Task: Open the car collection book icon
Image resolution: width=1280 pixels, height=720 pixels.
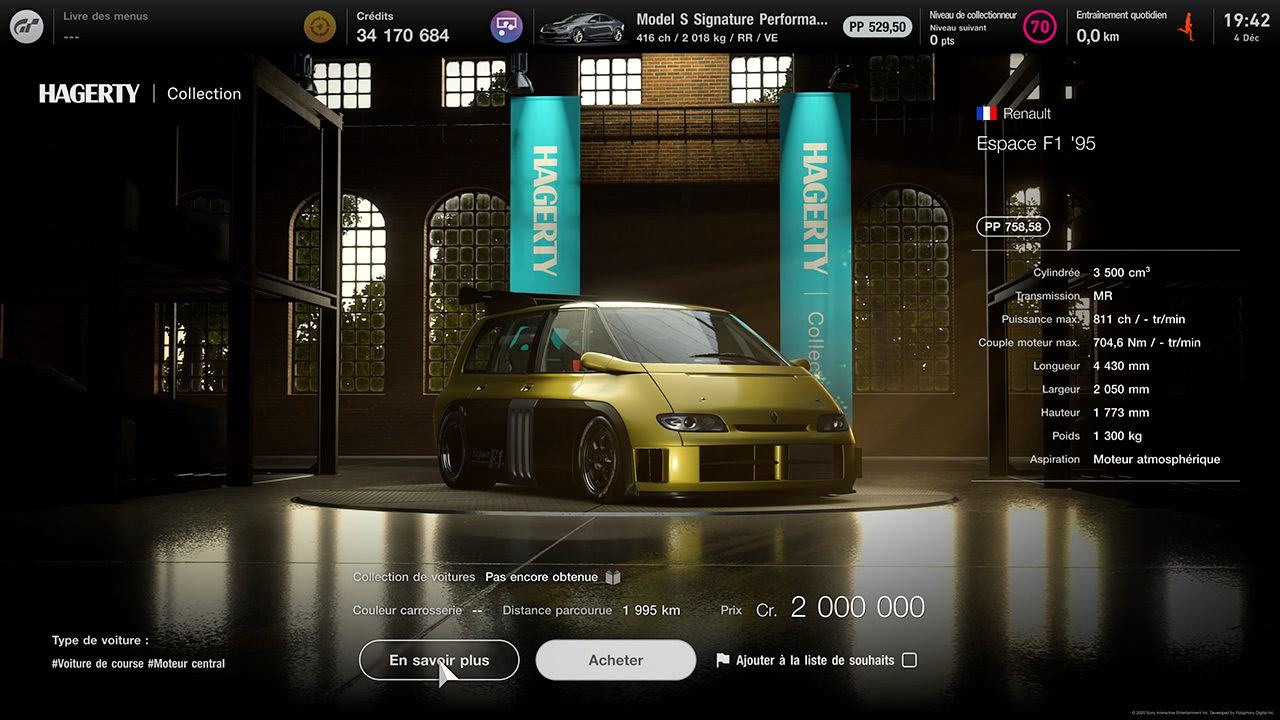Action: coord(613,577)
